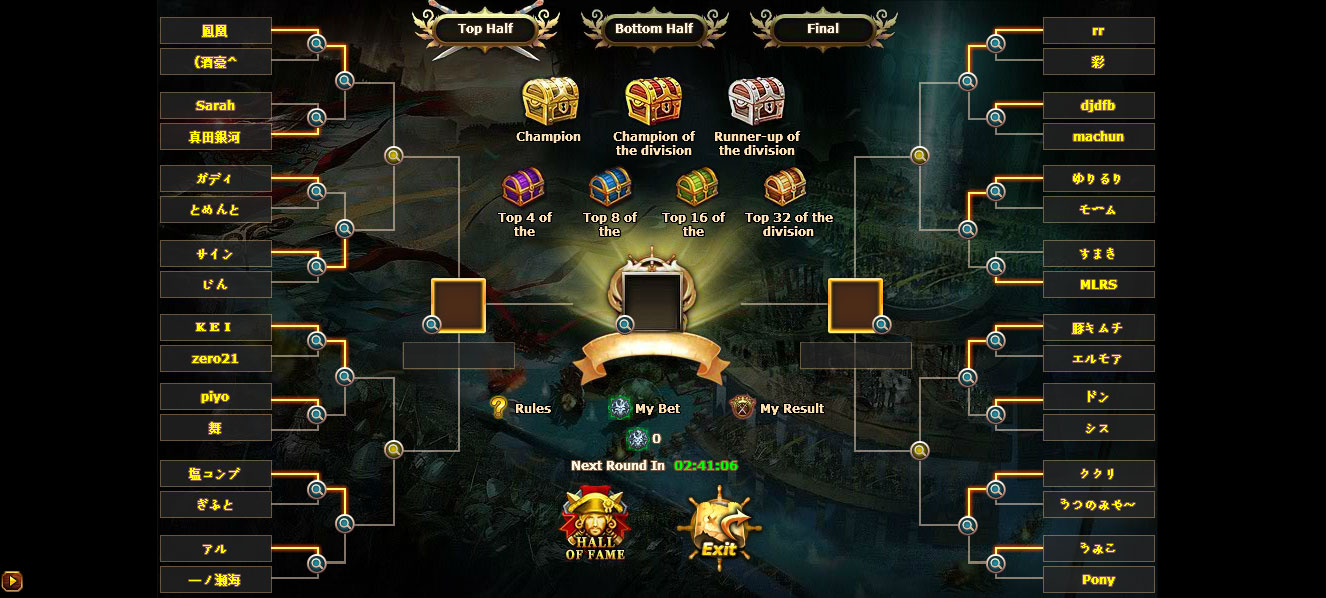Select player MLRS in the bracket

coord(1098,285)
